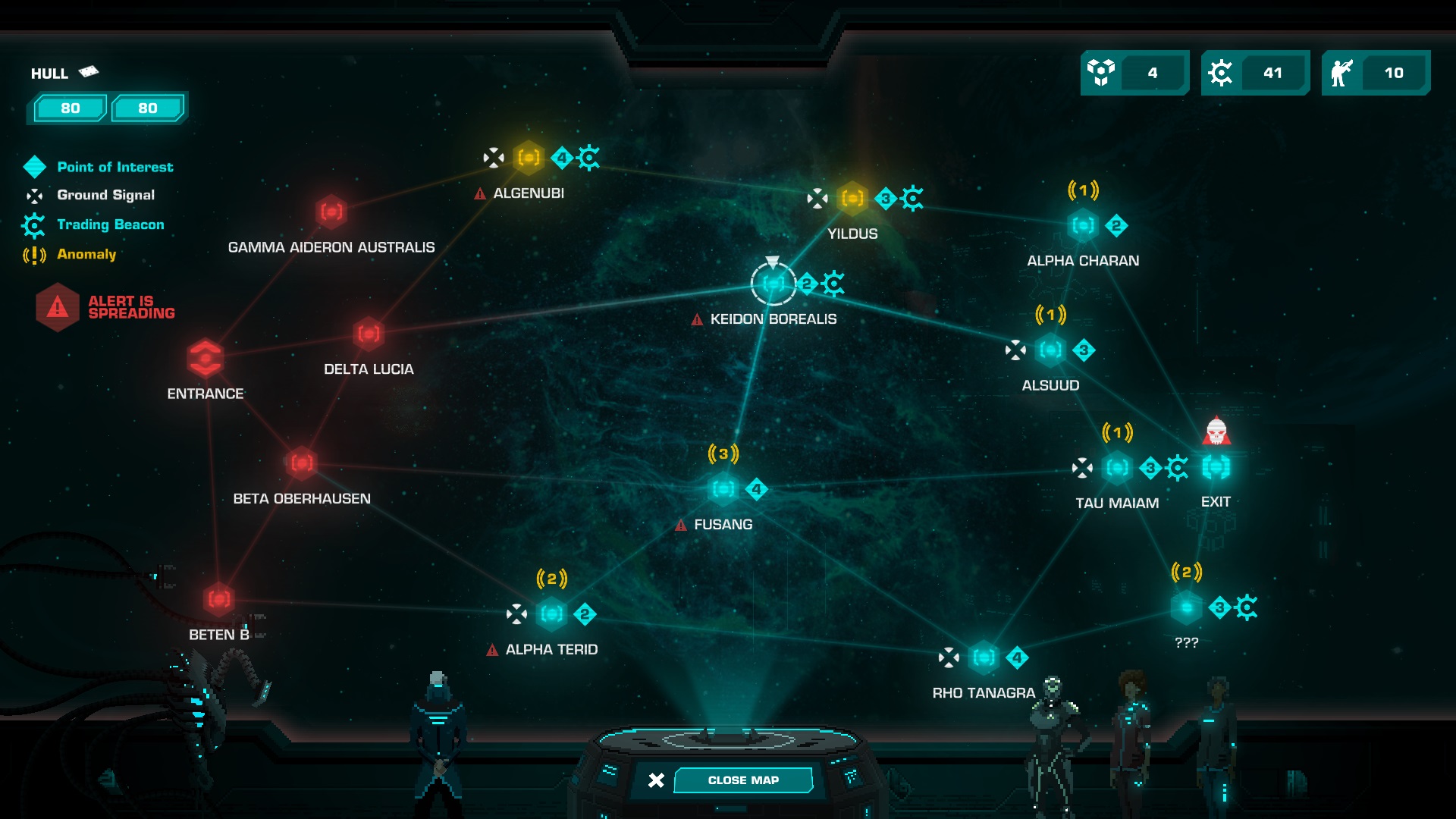Select the Exit node
Screen dimensions: 1456x819
pos(1216,468)
